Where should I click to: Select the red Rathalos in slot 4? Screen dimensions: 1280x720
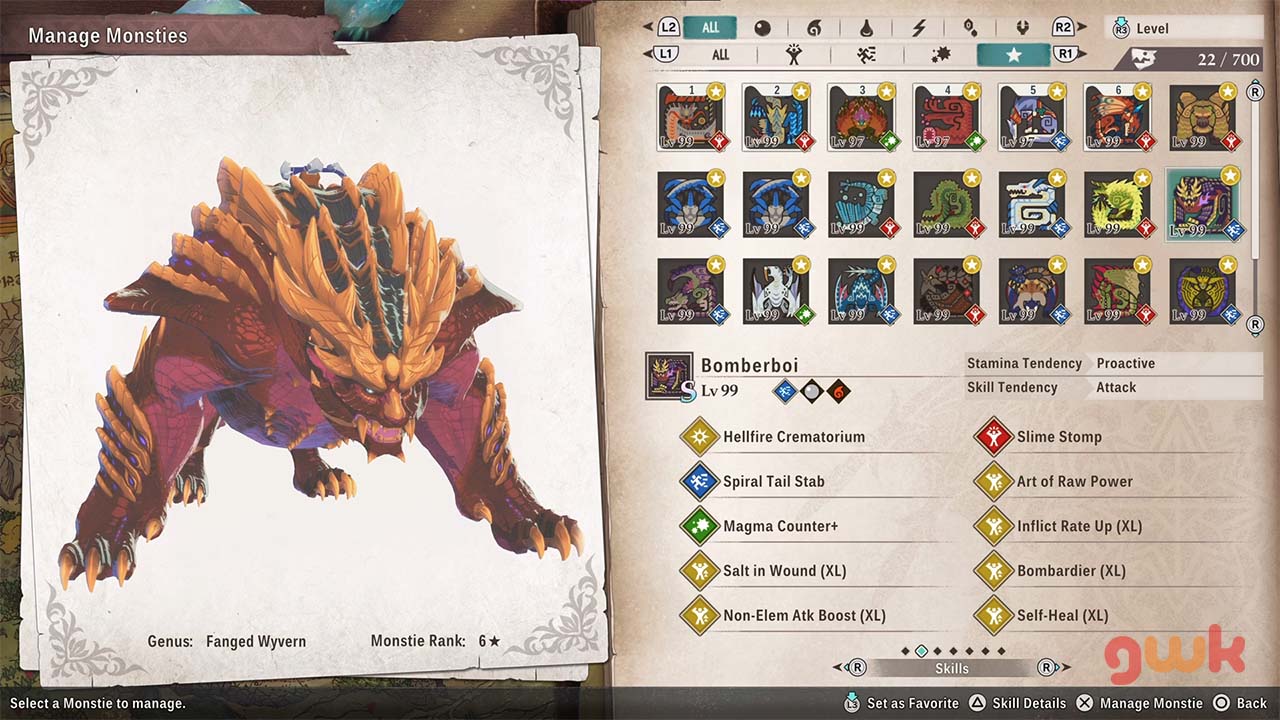click(x=946, y=117)
